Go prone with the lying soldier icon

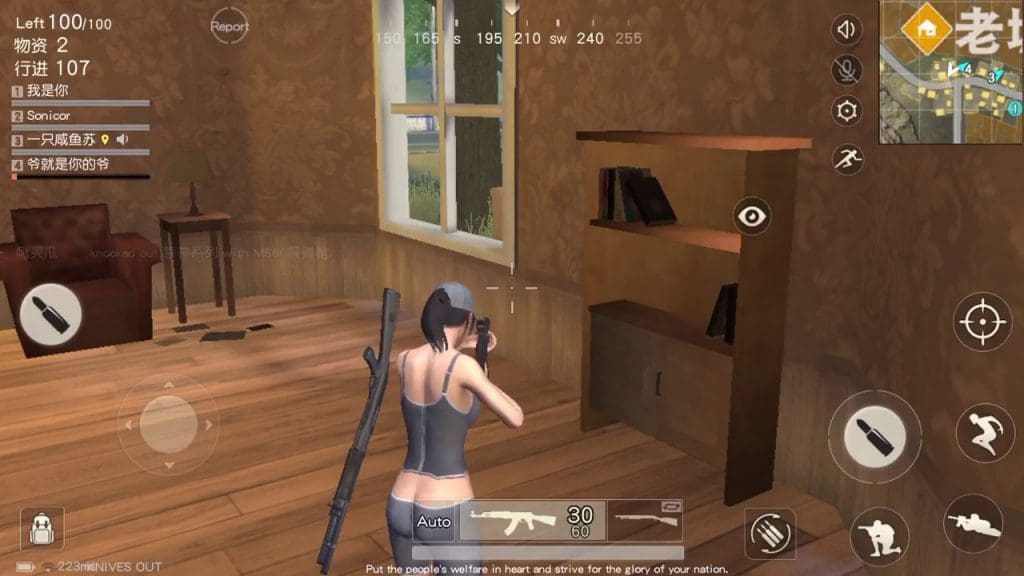tap(973, 522)
